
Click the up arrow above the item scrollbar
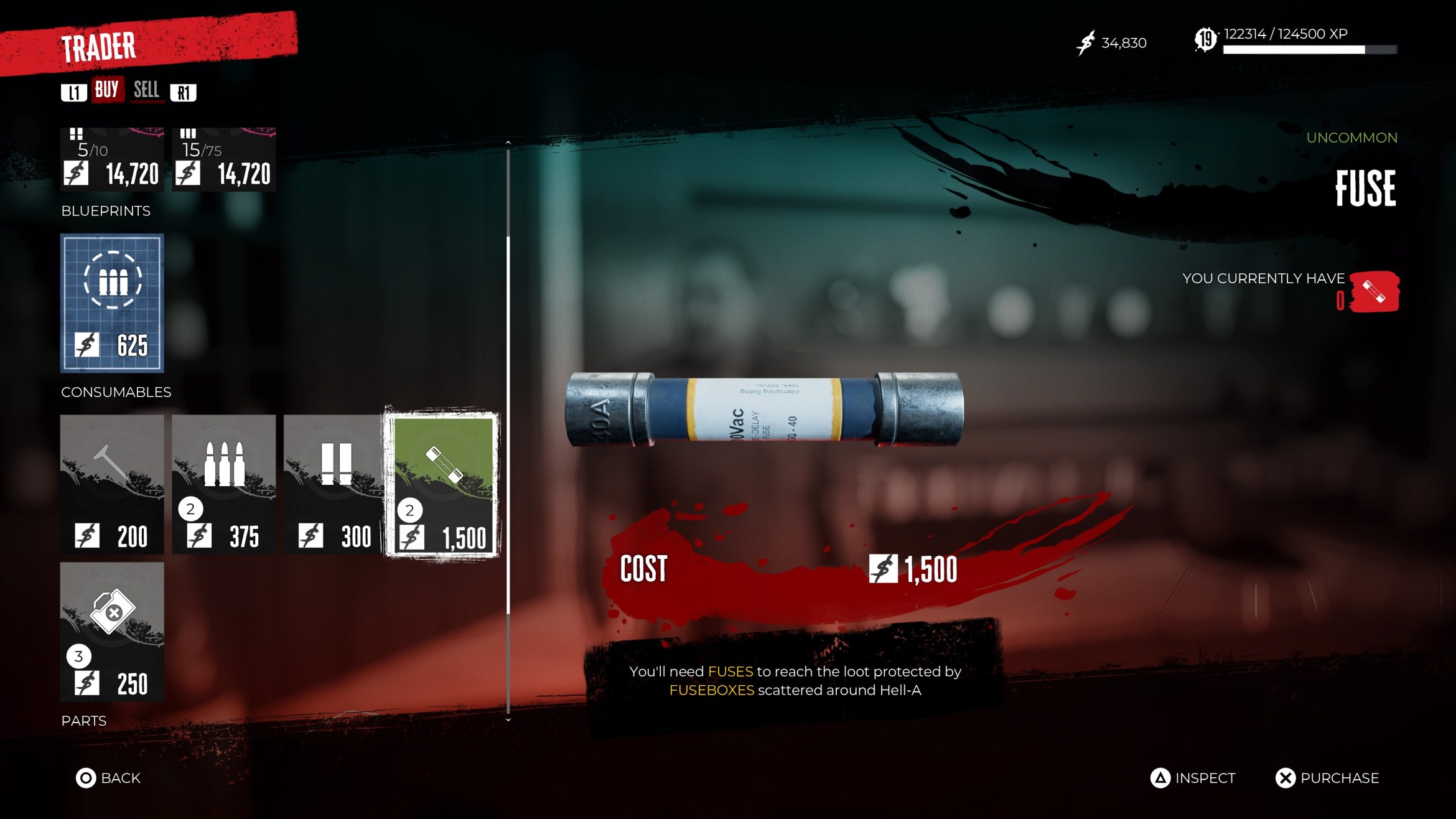(508, 143)
